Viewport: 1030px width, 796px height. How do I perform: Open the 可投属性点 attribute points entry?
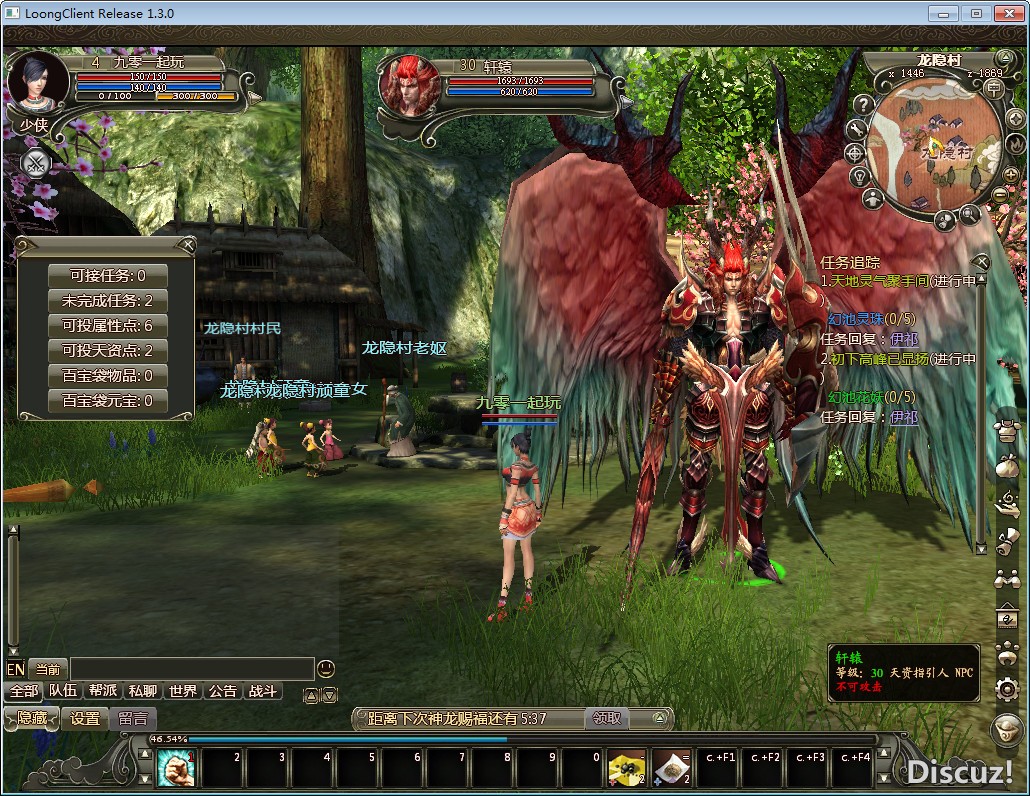coord(107,326)
